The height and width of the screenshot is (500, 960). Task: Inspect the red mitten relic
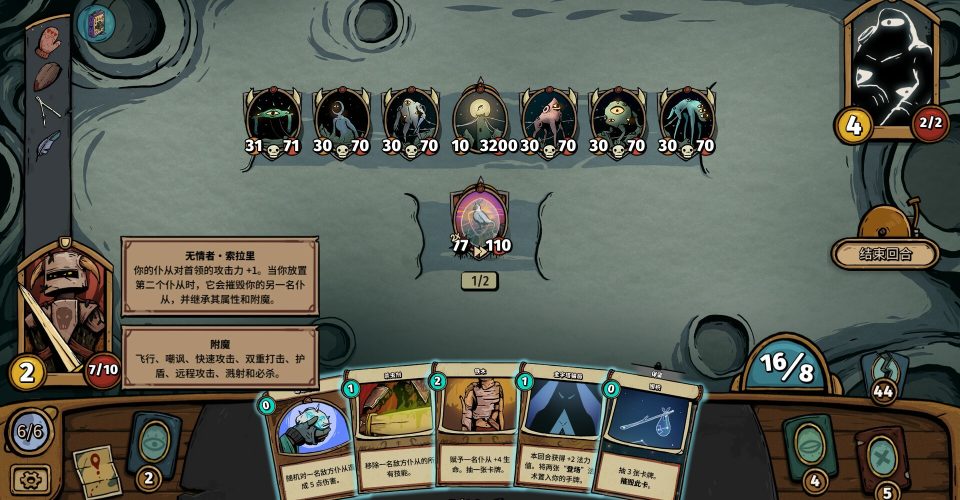[47, 40]
